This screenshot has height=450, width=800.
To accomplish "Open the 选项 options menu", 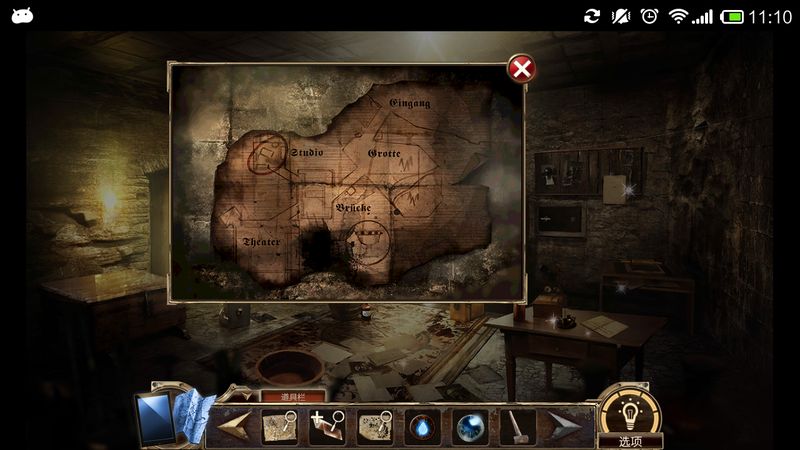I will tap(630, 441).
